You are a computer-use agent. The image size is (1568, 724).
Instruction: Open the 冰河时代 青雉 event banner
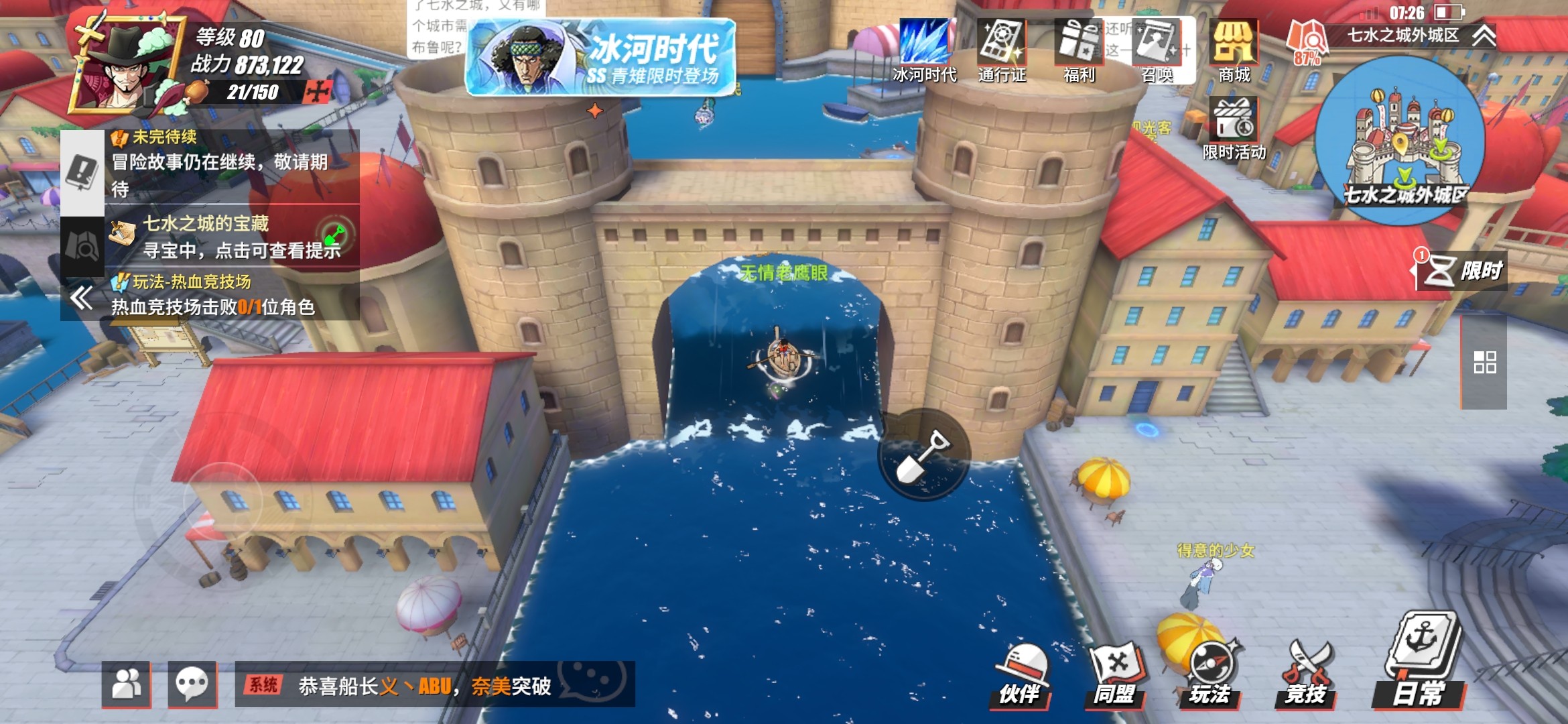coord(600,59)
